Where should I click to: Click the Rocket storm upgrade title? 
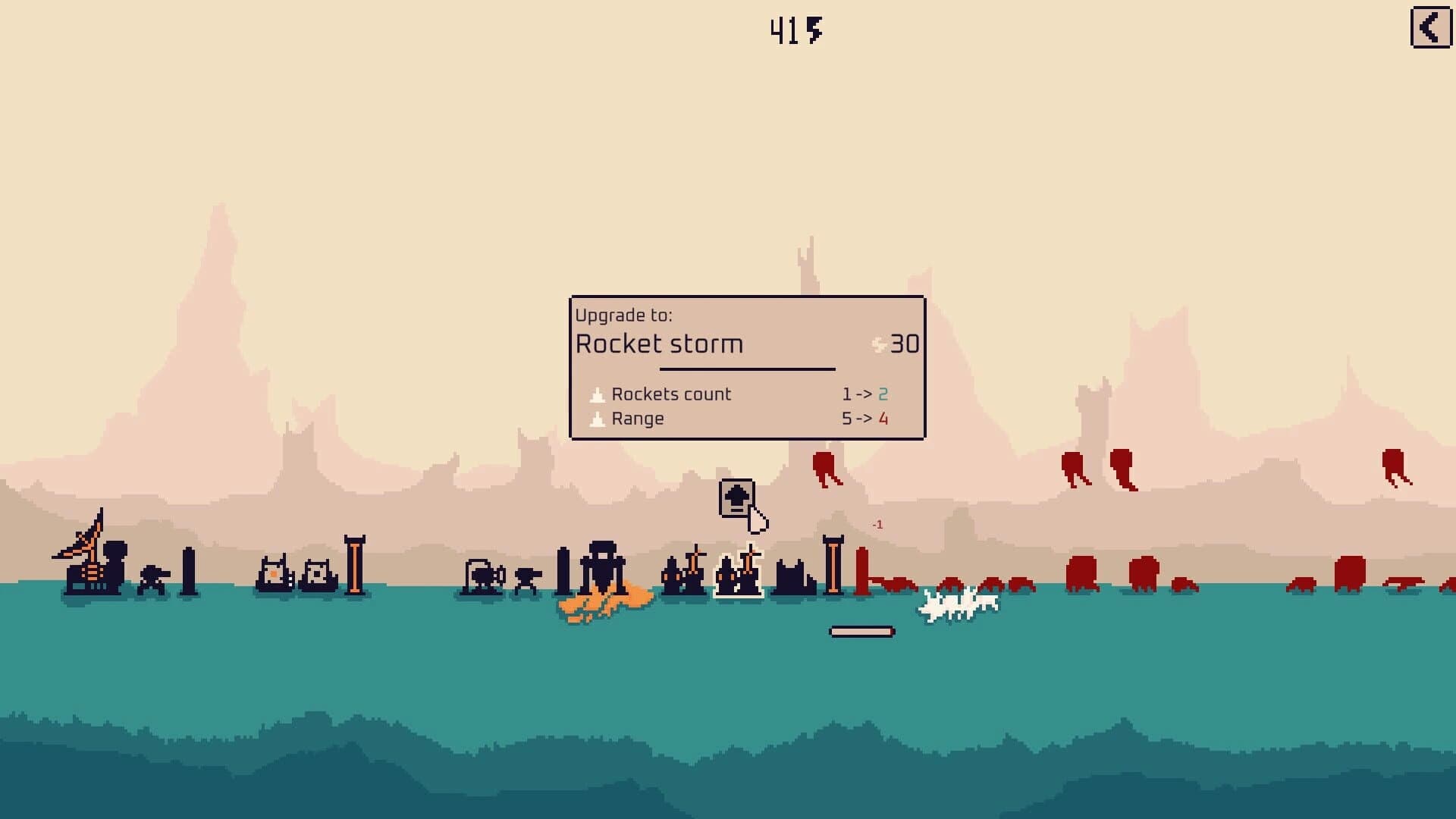coord(660,344)
